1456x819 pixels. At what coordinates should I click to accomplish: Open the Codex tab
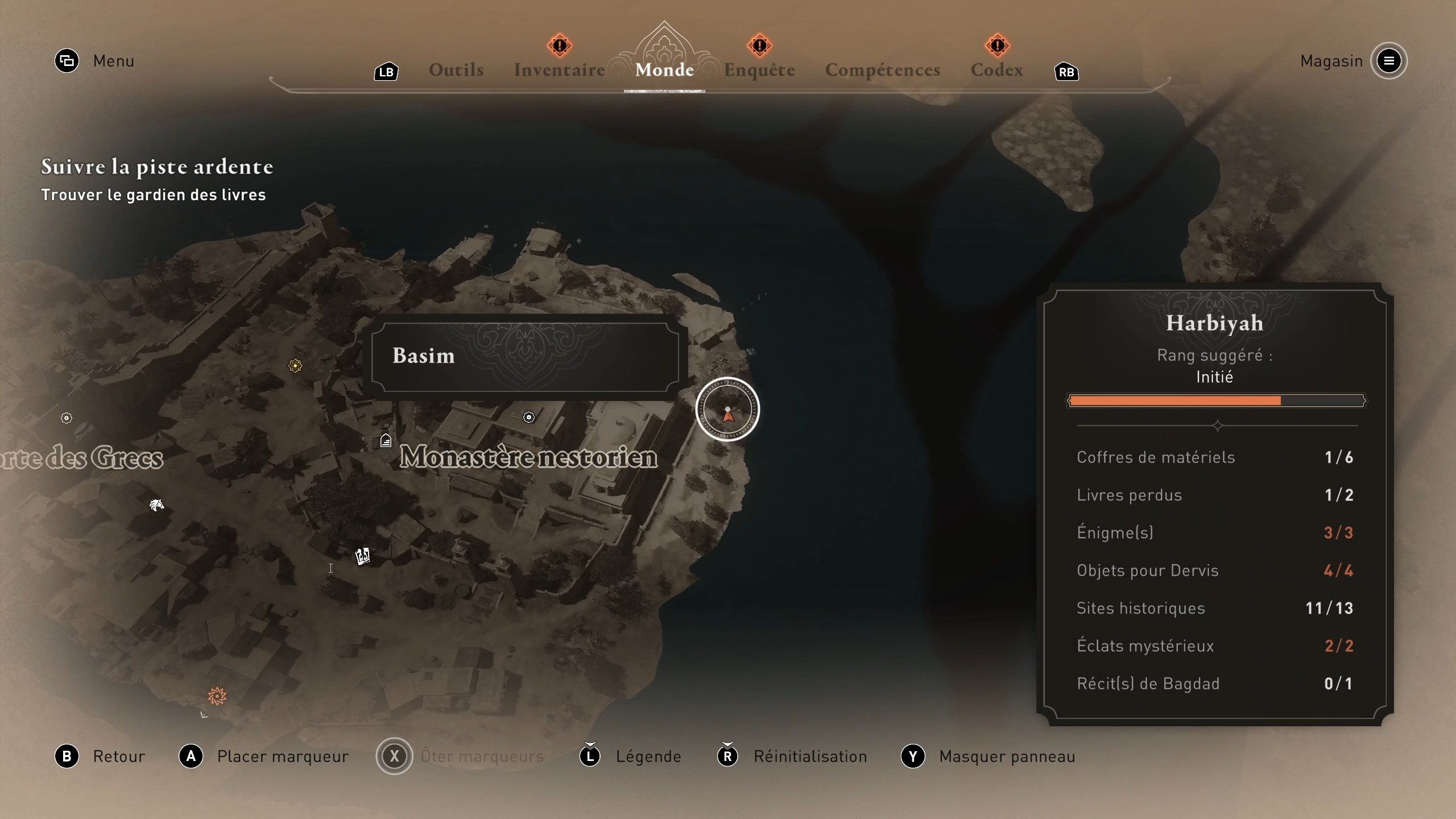pos(997,69)
